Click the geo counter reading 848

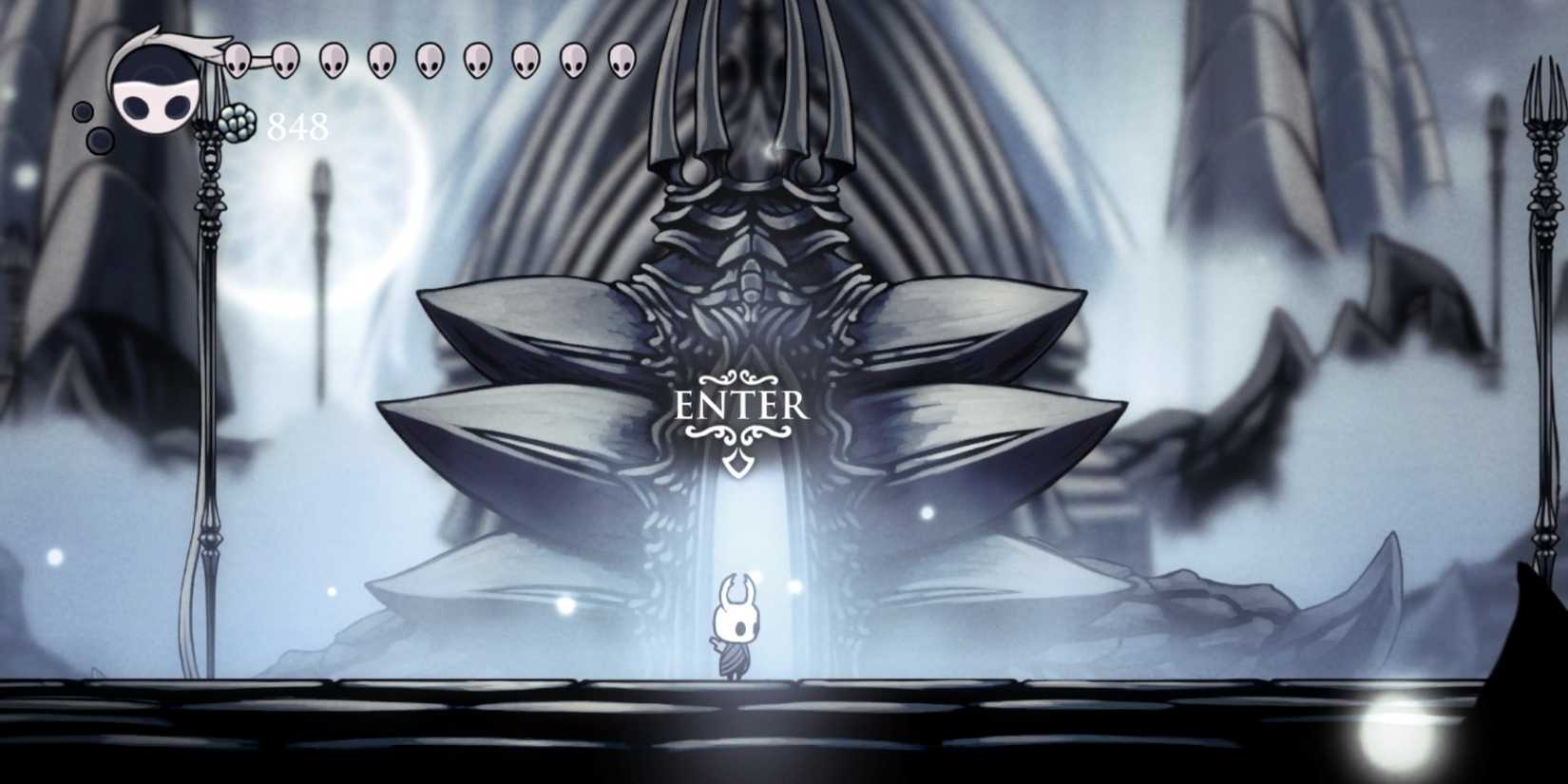click(296, 124)
